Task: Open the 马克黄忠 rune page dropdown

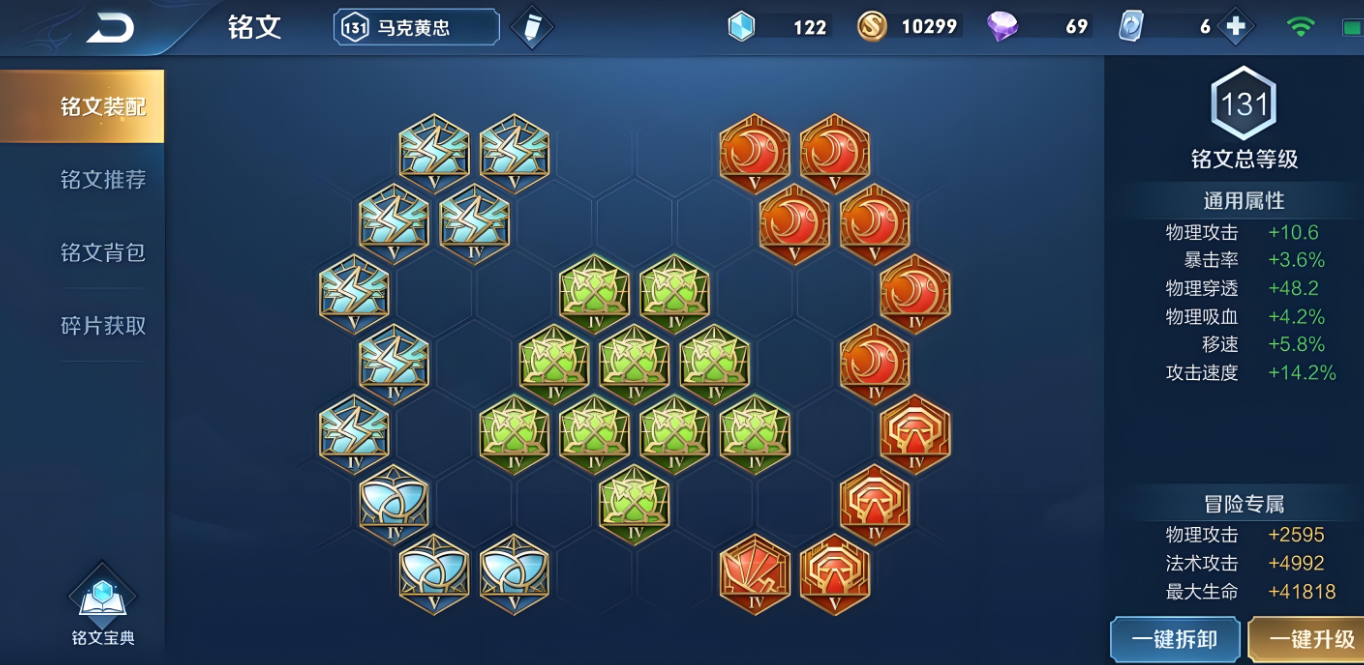Action: (x=416, y=28)
